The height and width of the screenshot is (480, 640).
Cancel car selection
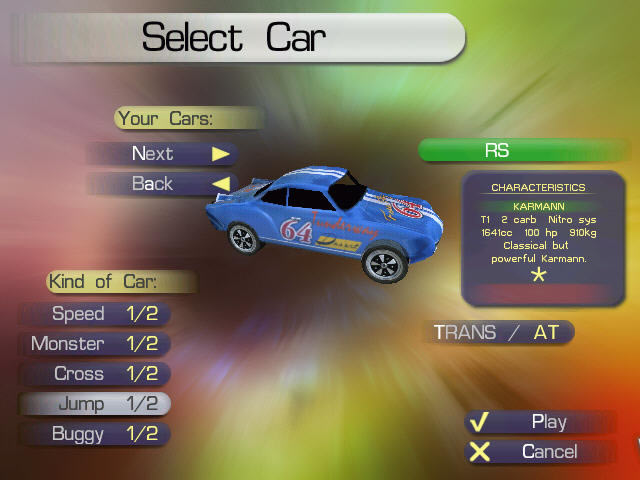(x=540, y=452)
